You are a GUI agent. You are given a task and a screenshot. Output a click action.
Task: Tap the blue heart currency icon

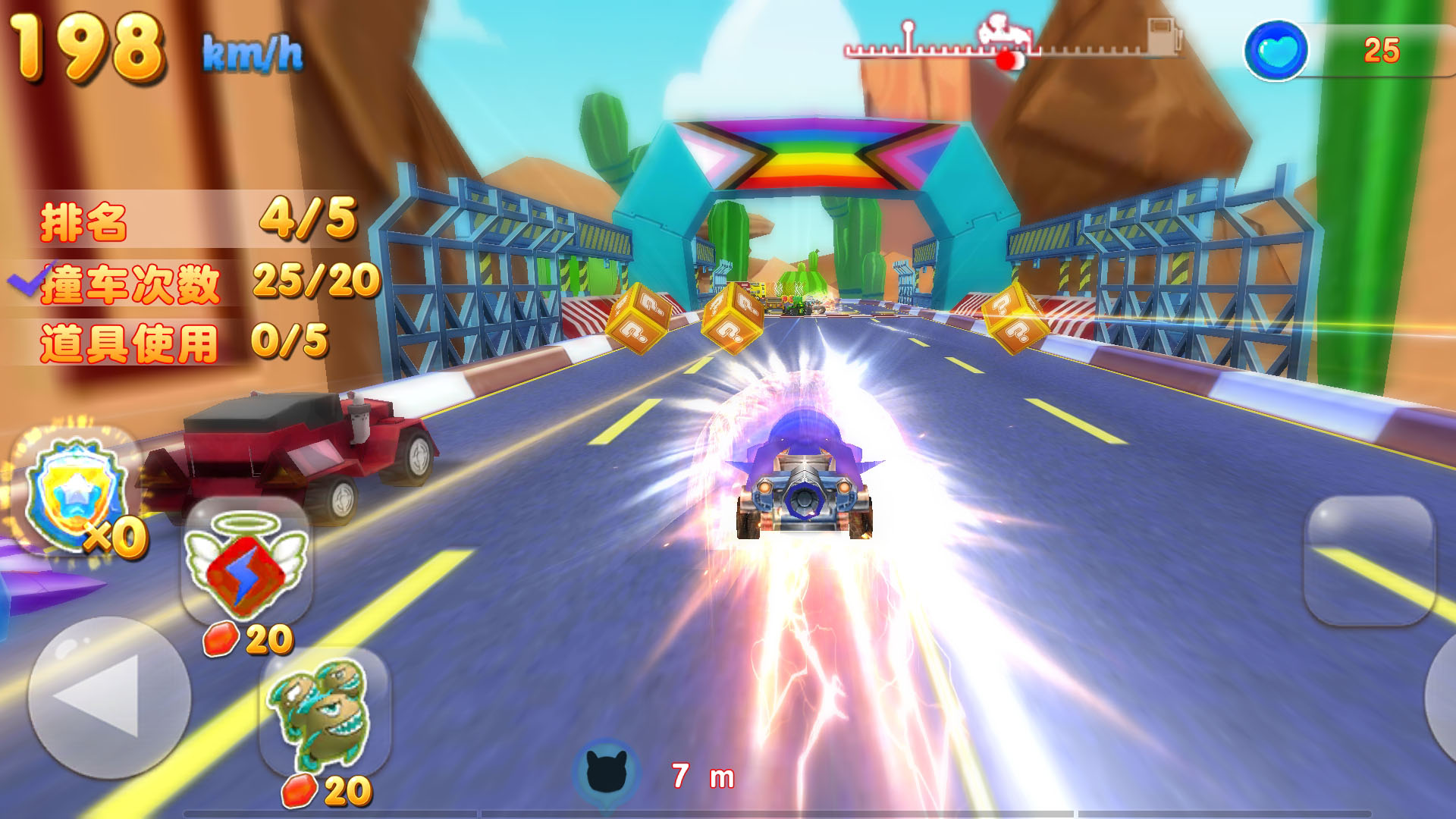pos(1277,52)
